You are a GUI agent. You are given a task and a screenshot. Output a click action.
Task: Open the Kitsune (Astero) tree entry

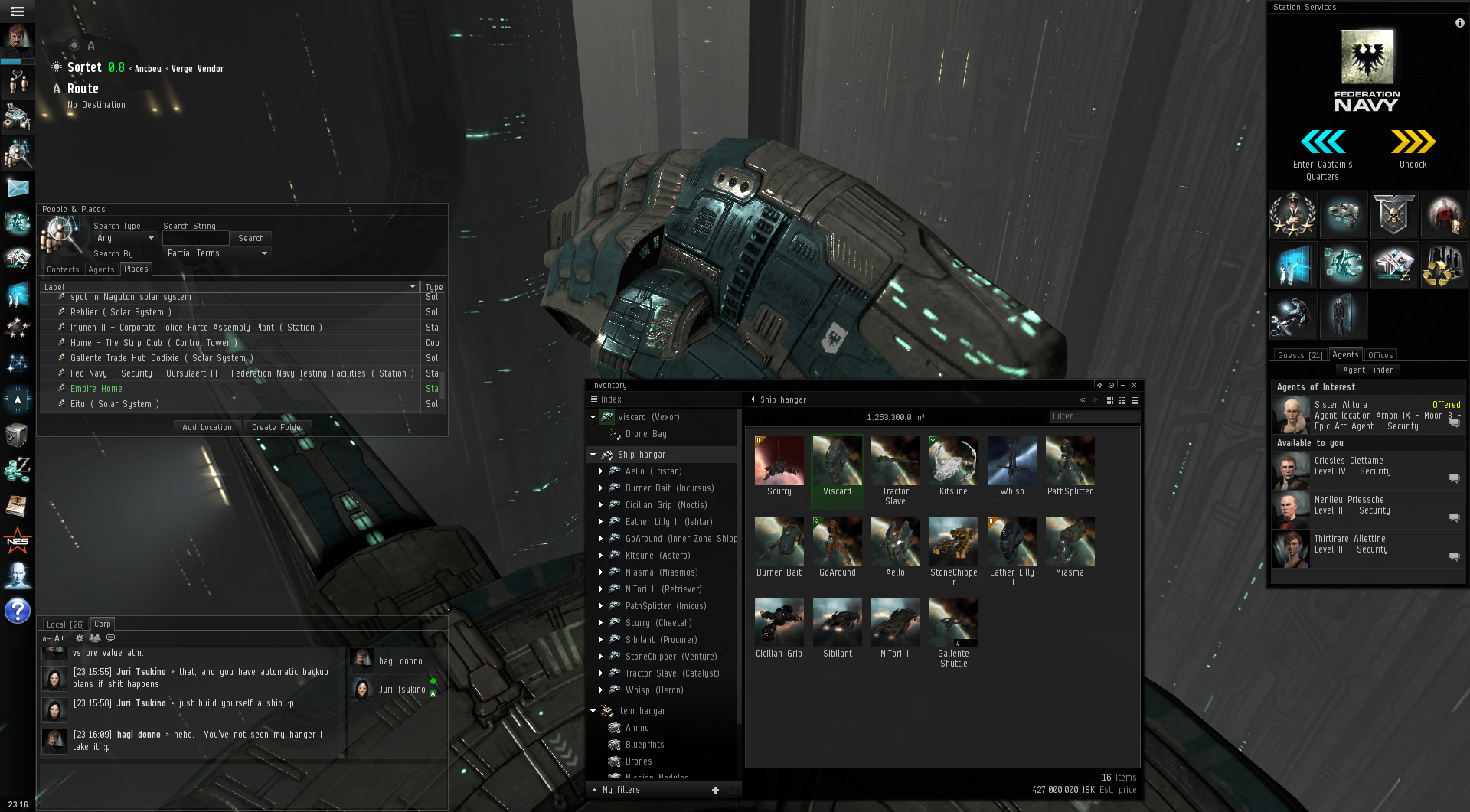(x=657, y=556)
